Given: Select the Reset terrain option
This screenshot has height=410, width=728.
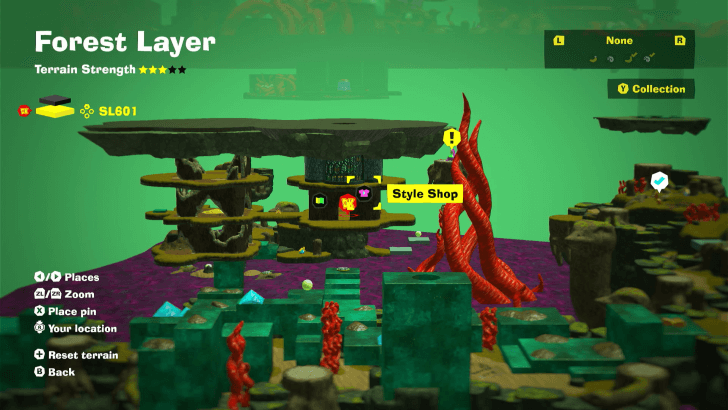Looking at the screenshot, I should click(77, 355).
